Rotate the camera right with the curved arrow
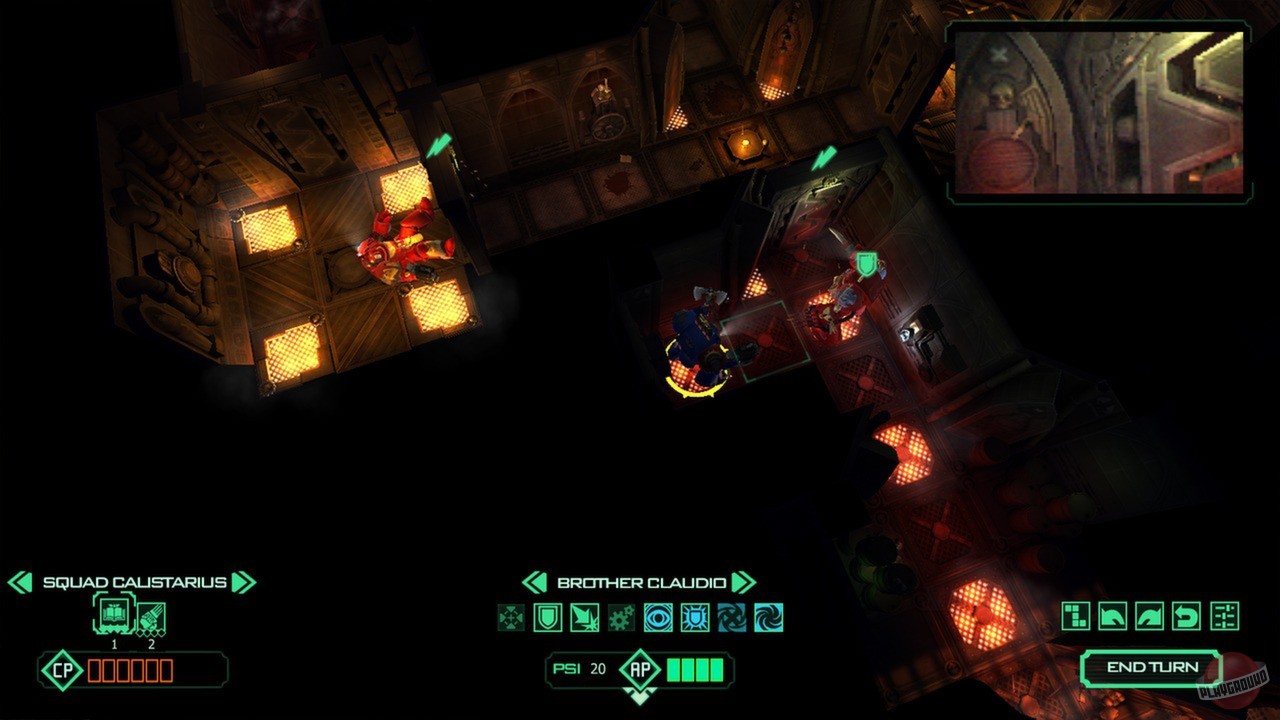 tap(1150, 617)
